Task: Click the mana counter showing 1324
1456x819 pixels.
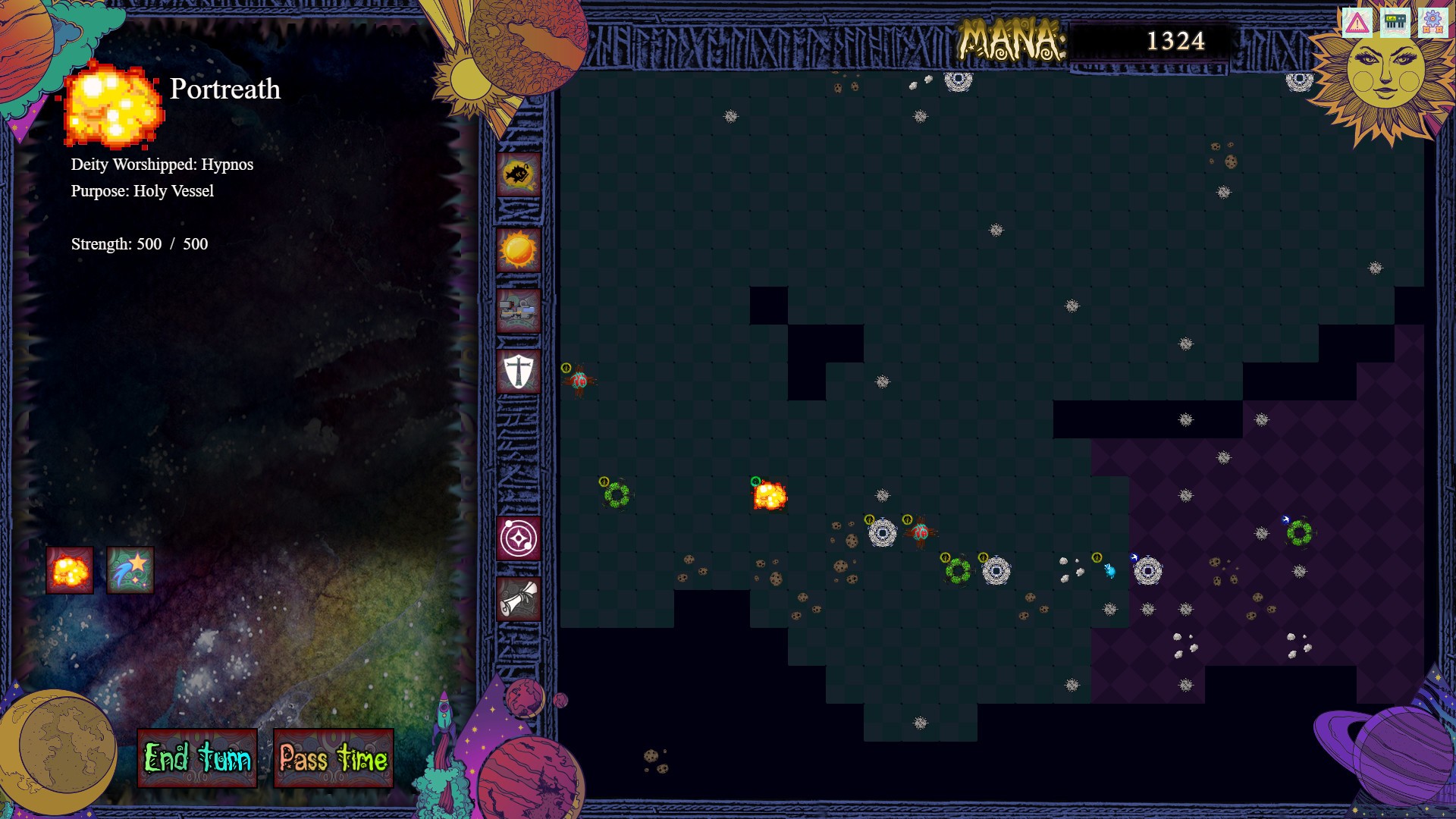Action: [1176, 39]
